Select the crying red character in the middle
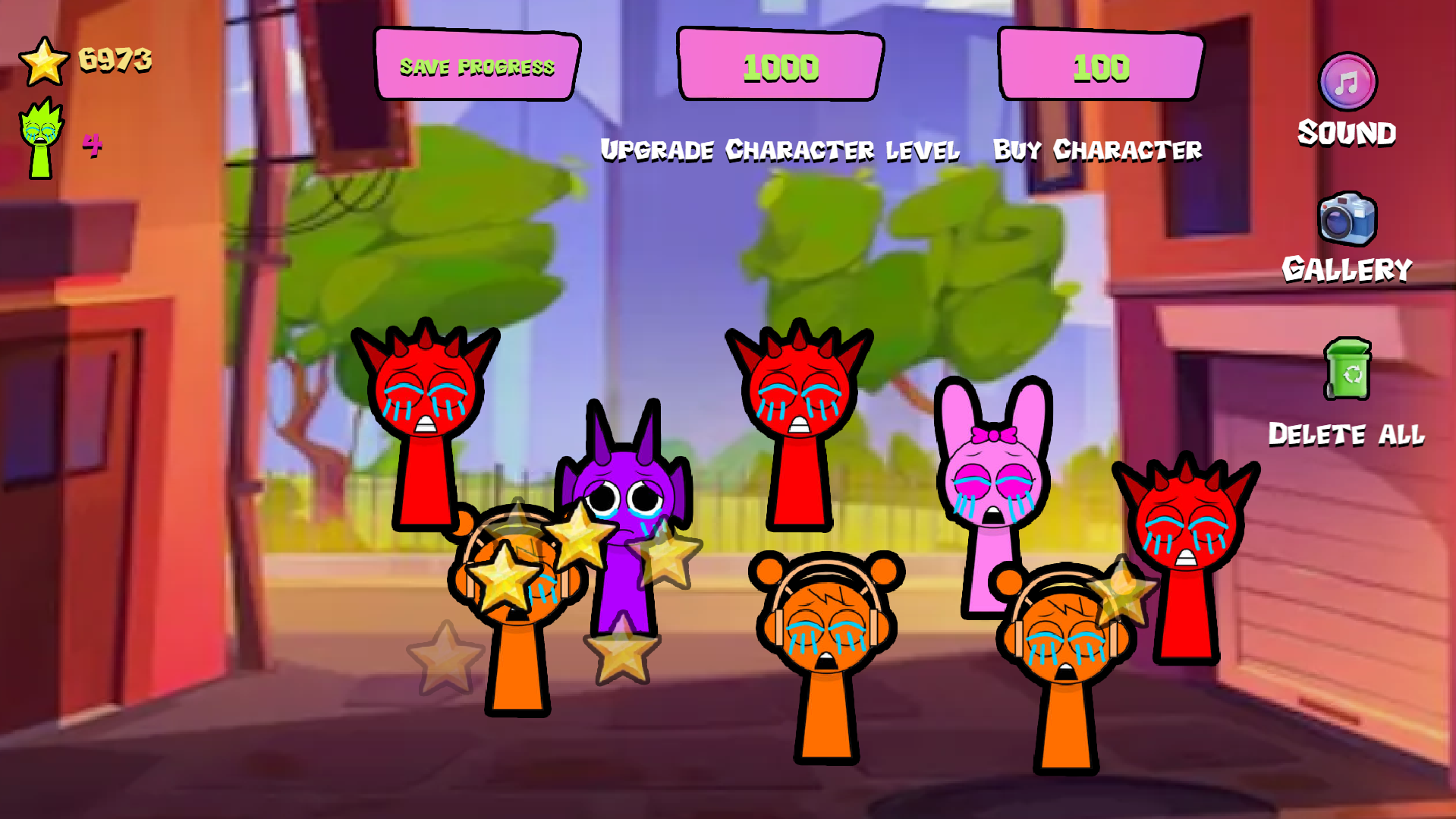This screenshot has height=819, width=1456. click(x=800, y=395)
